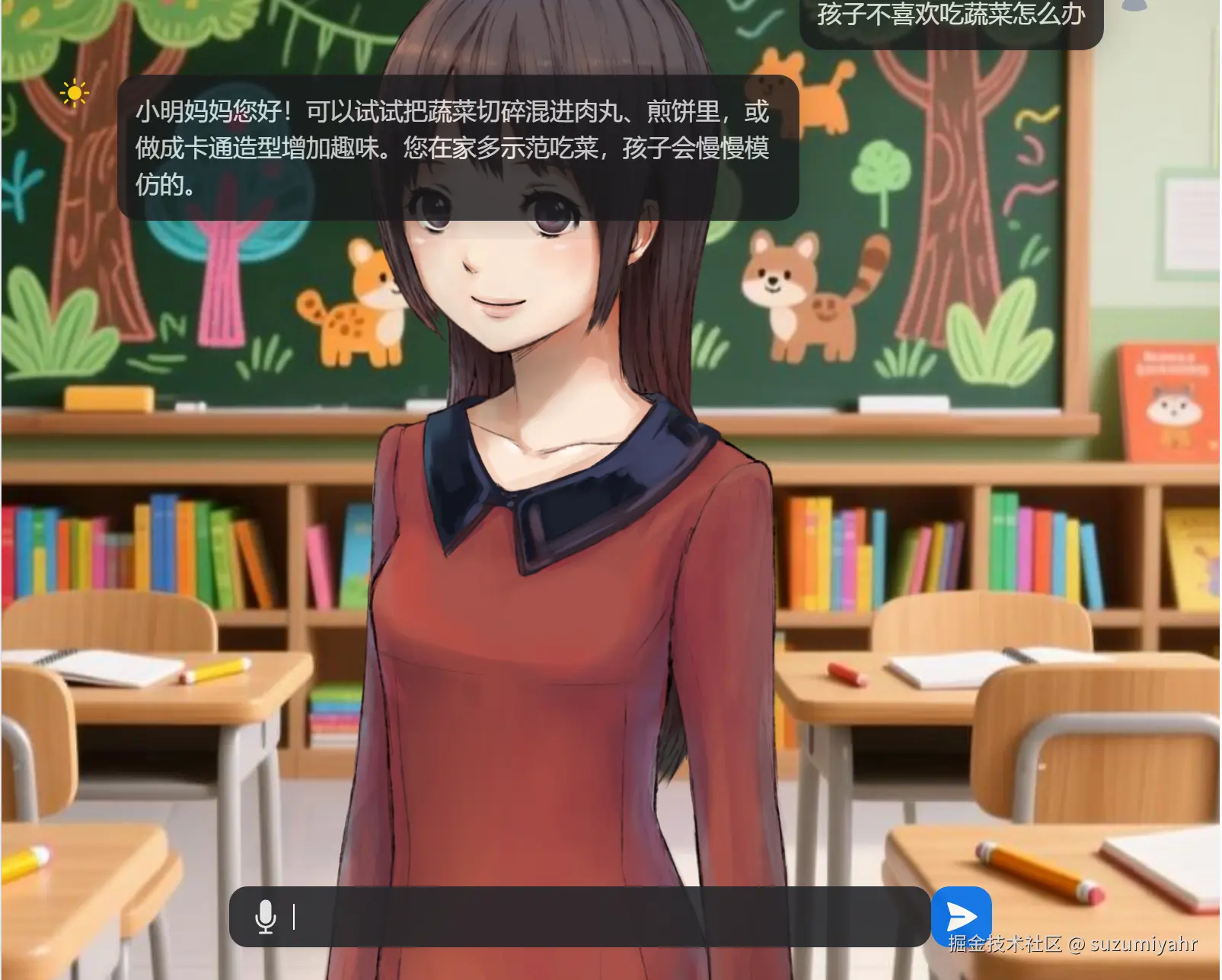The image size is (1222, 980).
Task: Click the sun assistant avatar to view profile
Action: (74, 93)
